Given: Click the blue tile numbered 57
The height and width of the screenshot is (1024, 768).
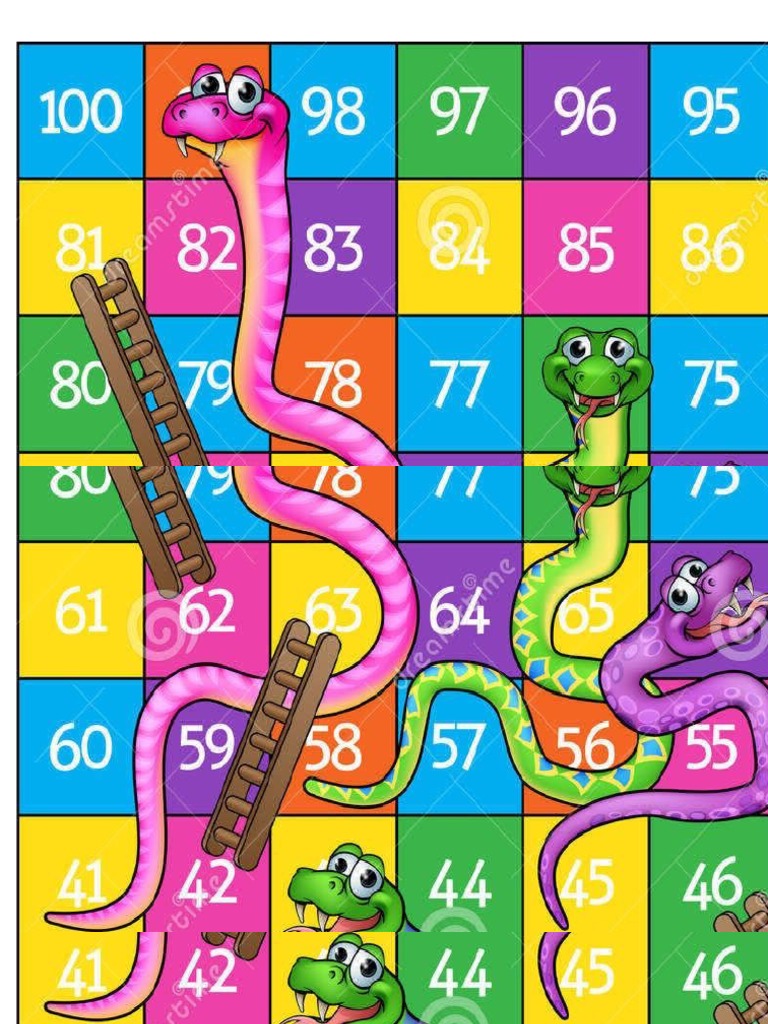Looking at the screenshot, I should click(x=460, y=747).
